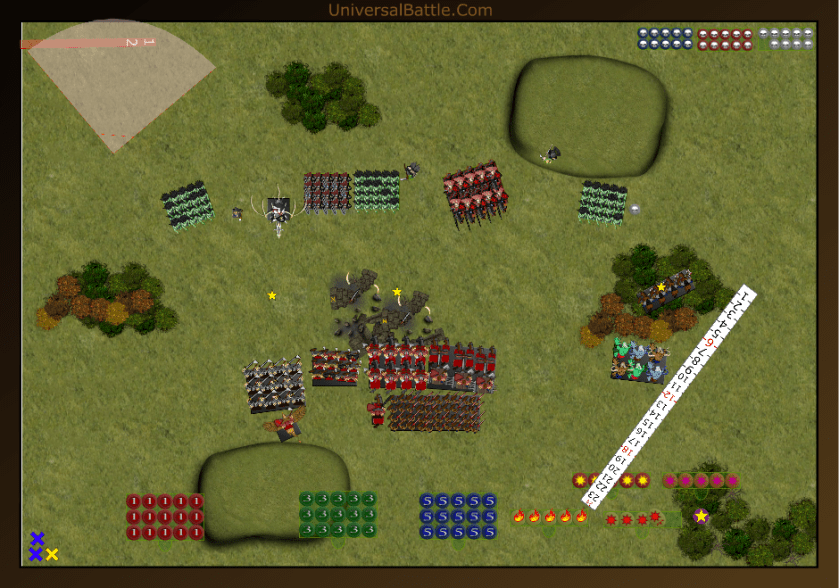Viewport: 839px width, 588px height.
Task: Select the white skull token group
Action: coord(785,39)
